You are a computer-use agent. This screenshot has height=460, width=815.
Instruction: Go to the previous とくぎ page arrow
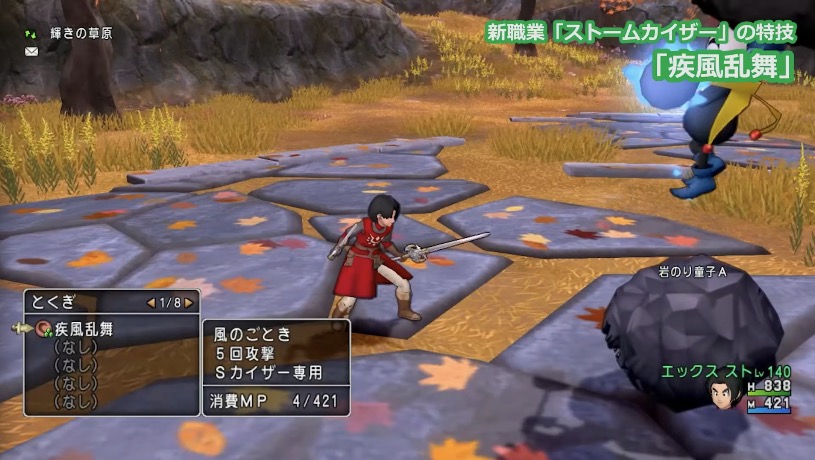point(150,302)
